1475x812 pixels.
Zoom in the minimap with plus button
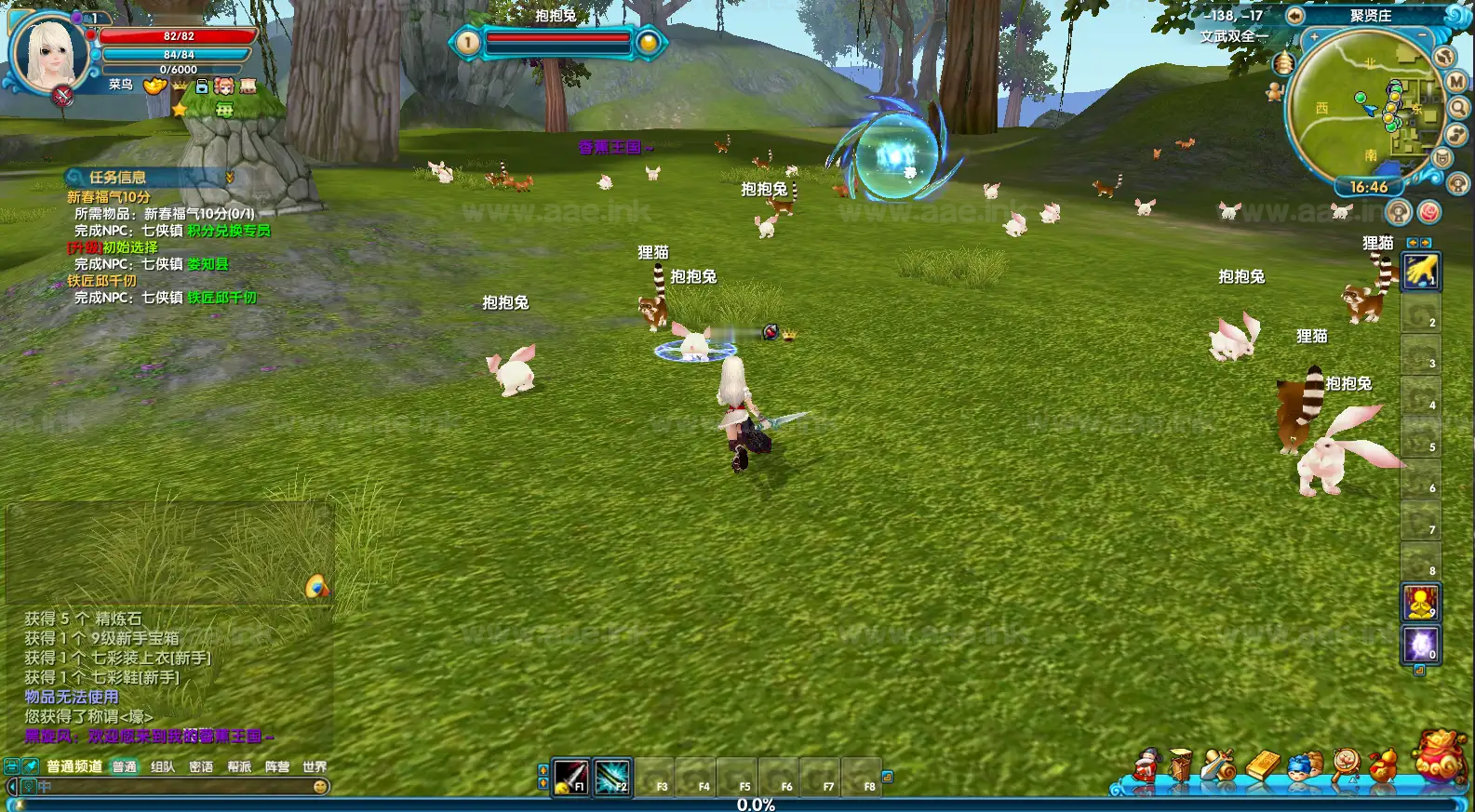[1315, 38]
